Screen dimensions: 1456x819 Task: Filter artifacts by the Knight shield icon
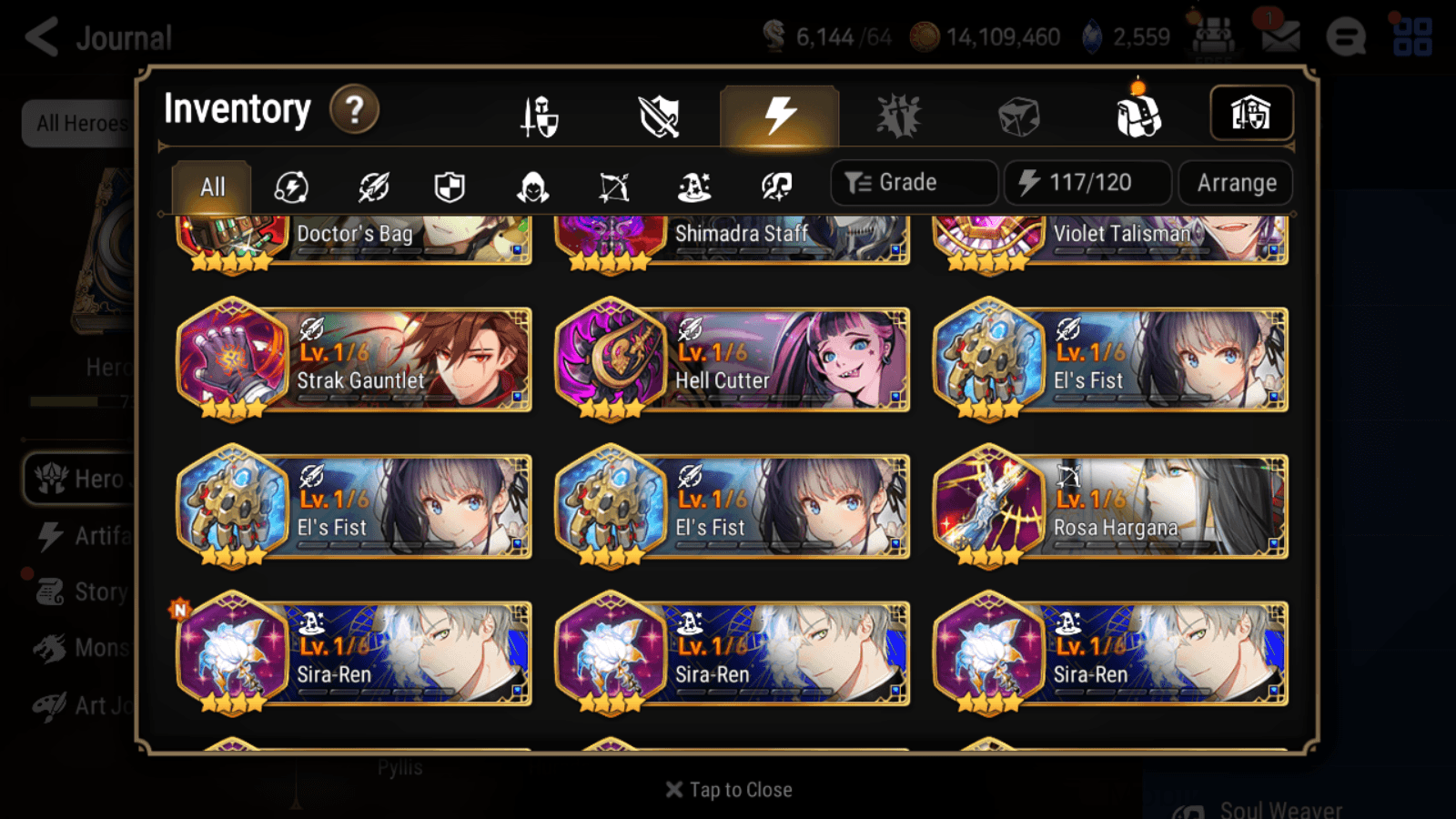click(450, 187)
